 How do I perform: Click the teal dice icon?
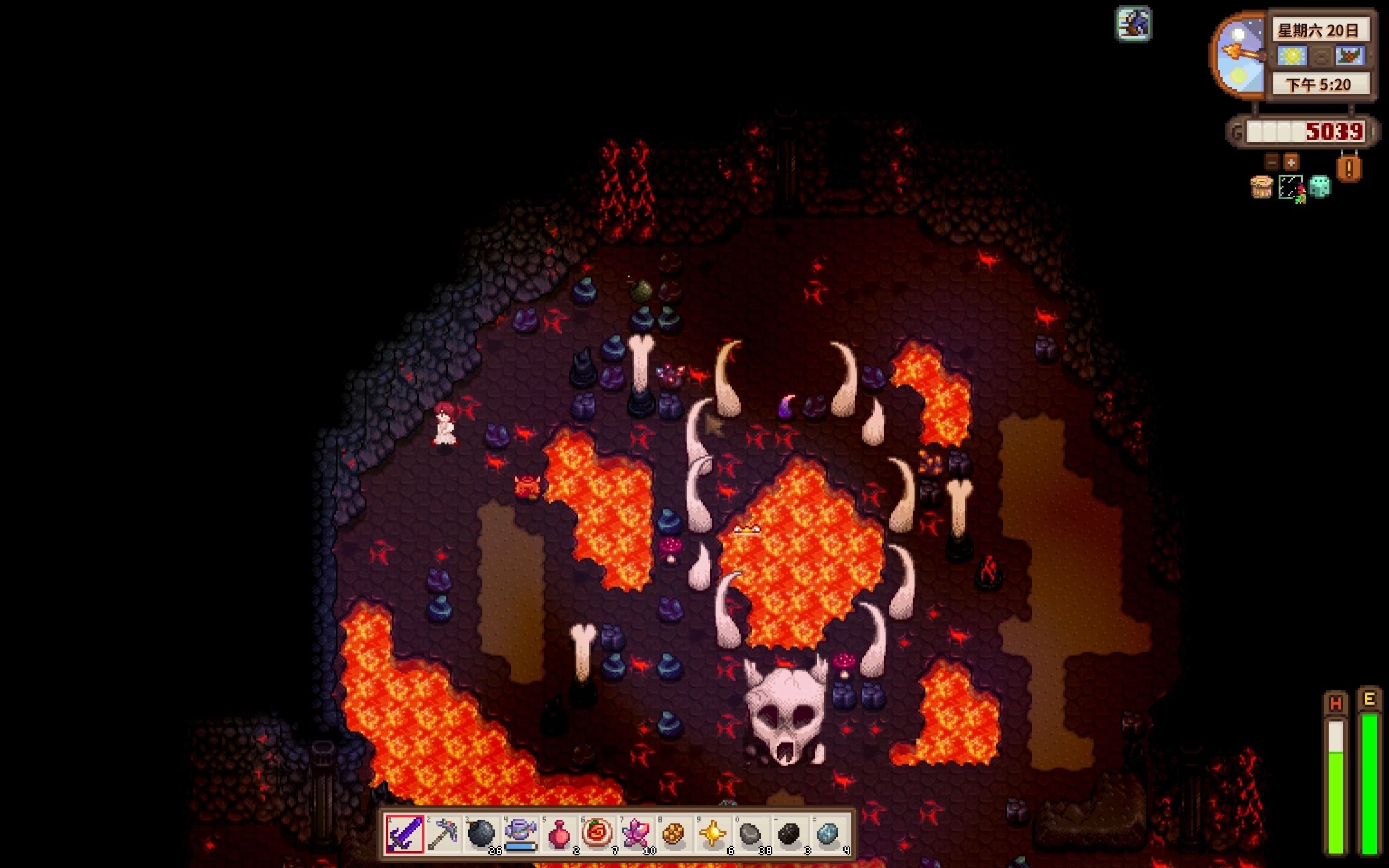coord(1320,187)
